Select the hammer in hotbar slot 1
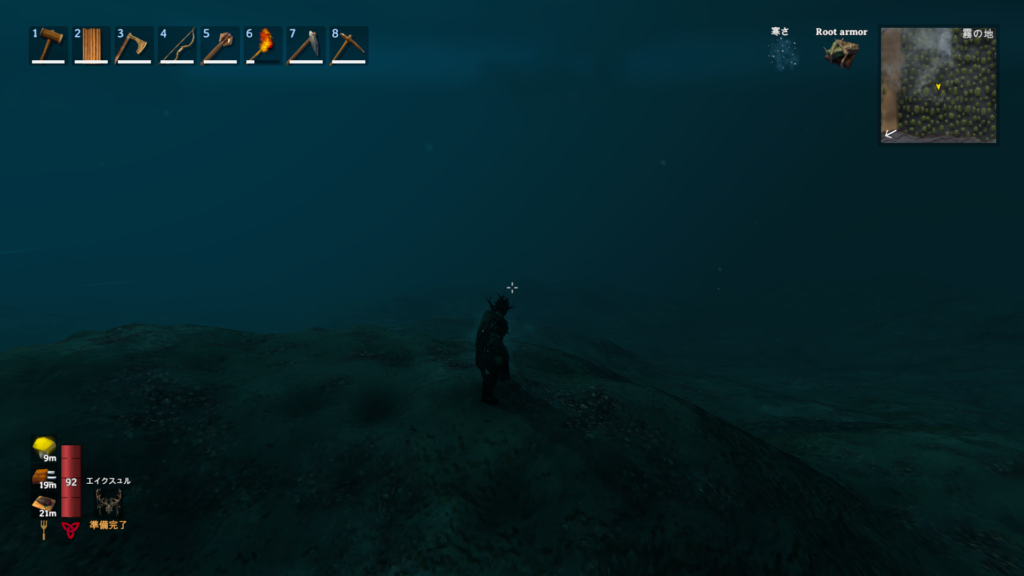1024x576 pixels. pyautogui.click(x=48, y=45)
